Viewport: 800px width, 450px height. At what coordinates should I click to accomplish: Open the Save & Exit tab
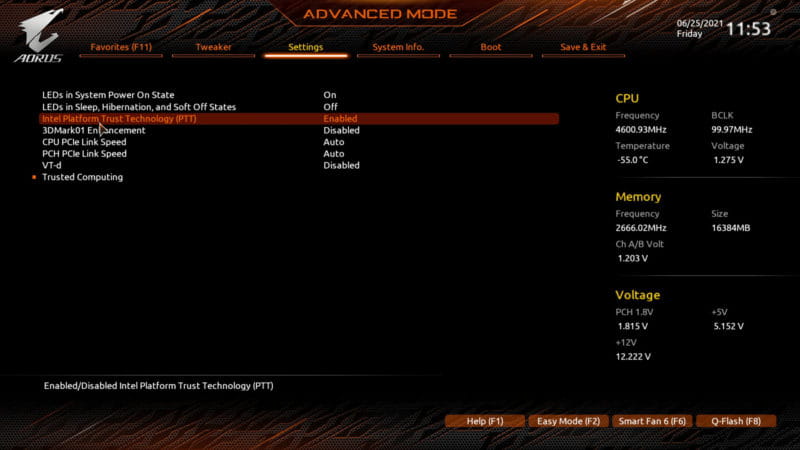point(583,47)
